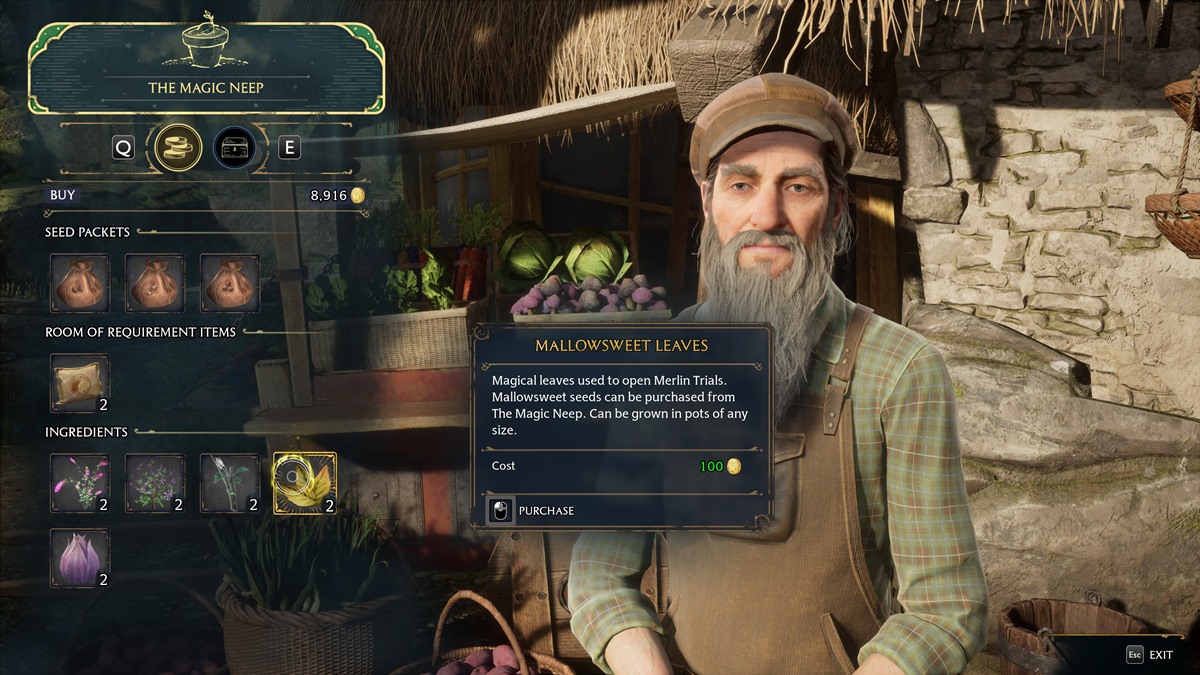Pick the green bamboo-like stem ingredient
Screen dimensions: 1200x675
(229, 483)
